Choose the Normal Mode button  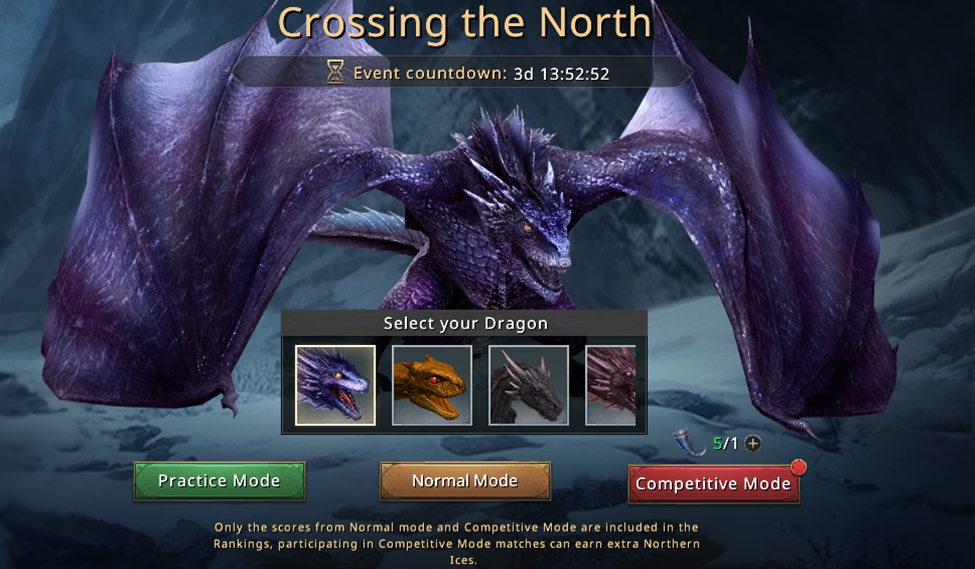click(465, 481)
